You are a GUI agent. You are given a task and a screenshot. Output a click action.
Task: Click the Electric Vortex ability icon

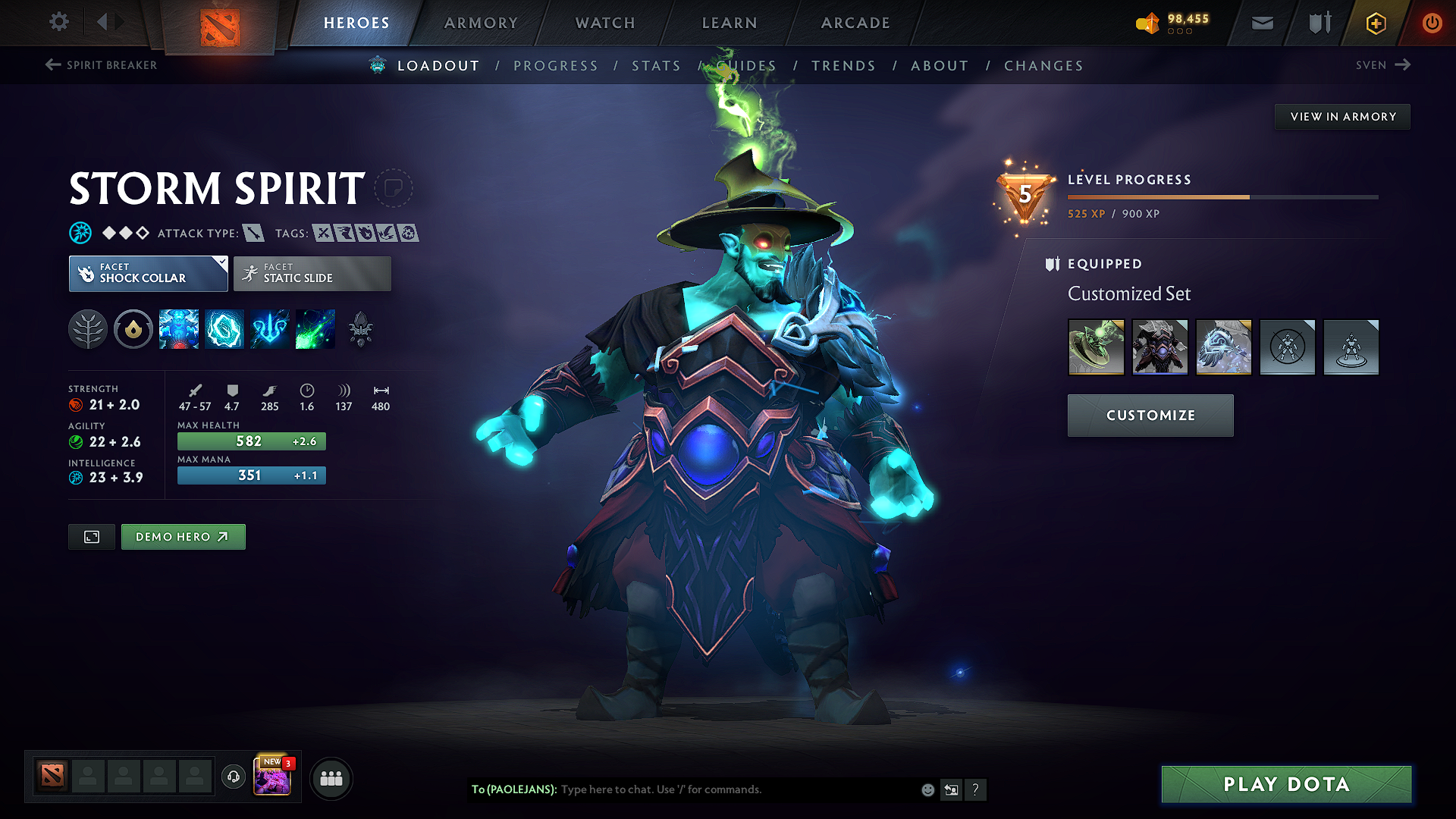(x=224, y=329)
